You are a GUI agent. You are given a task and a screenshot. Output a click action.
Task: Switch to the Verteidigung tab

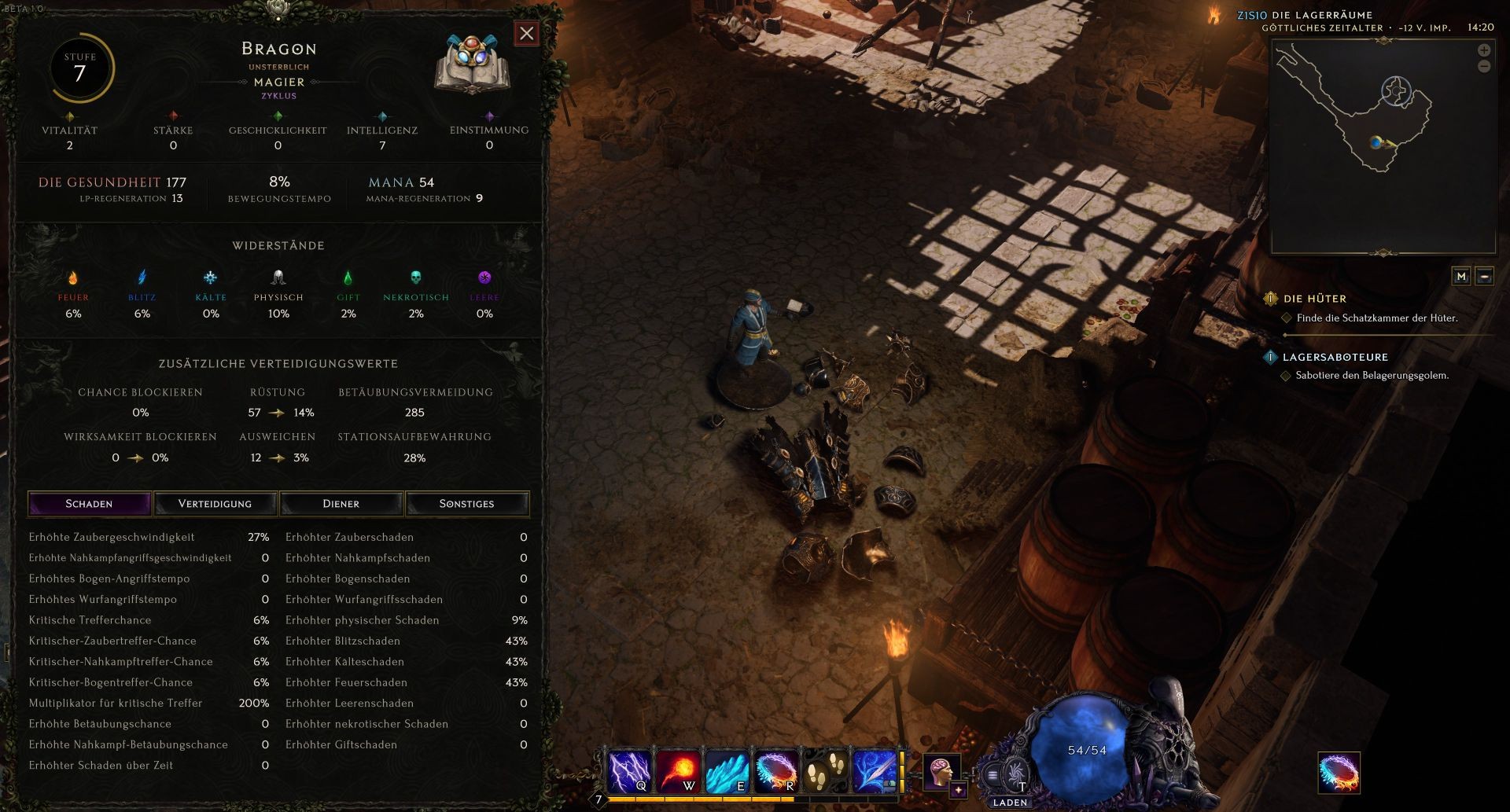pyautogui.click(x=215, y=504)
